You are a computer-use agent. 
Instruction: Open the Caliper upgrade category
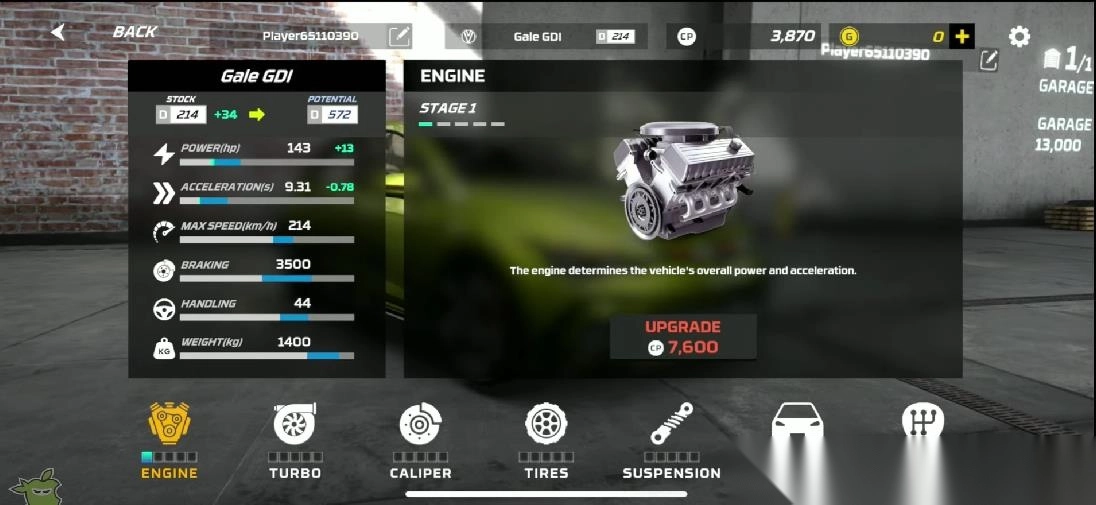pos(421,440)
